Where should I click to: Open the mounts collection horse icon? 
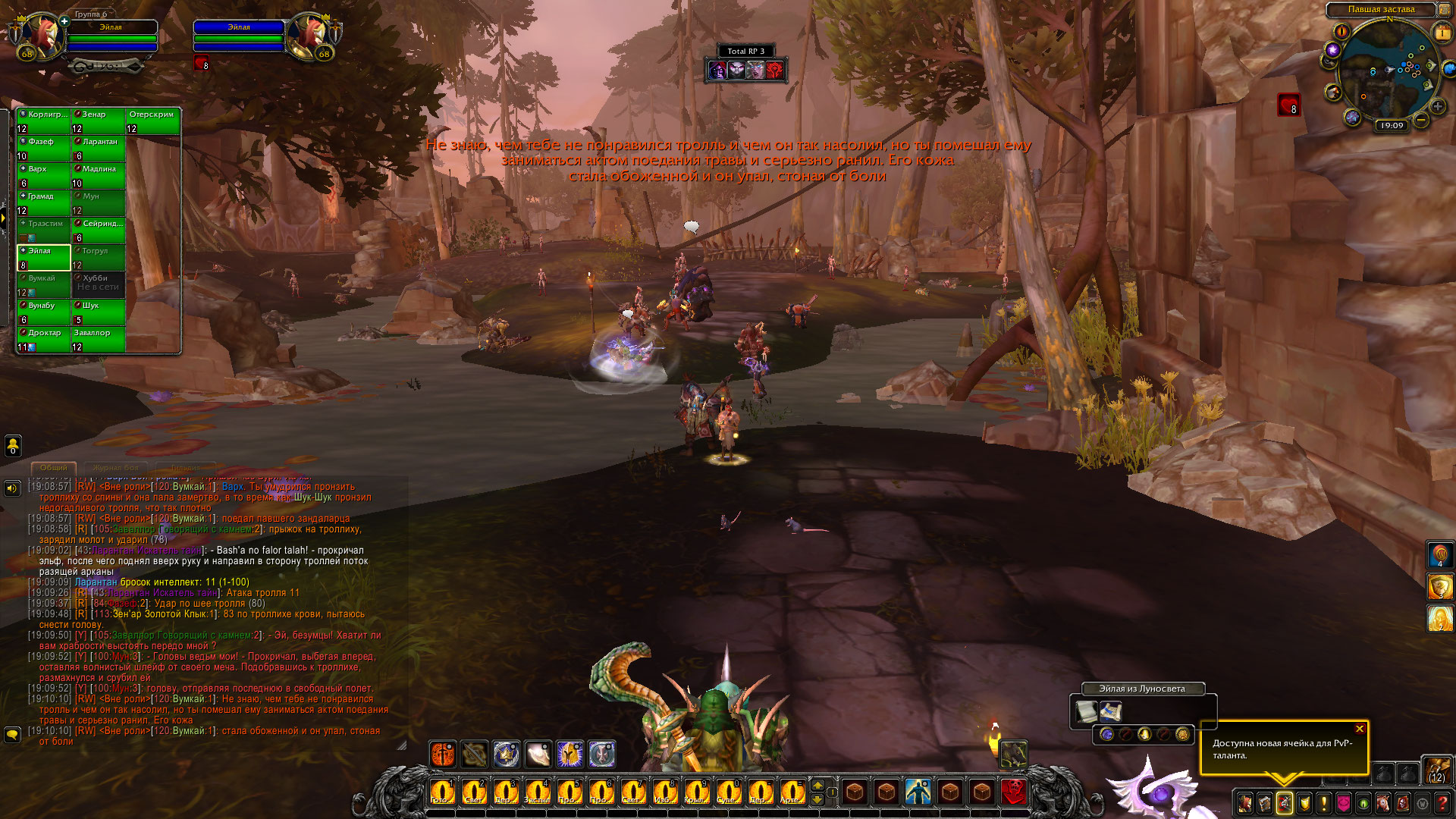point(1383,803)
